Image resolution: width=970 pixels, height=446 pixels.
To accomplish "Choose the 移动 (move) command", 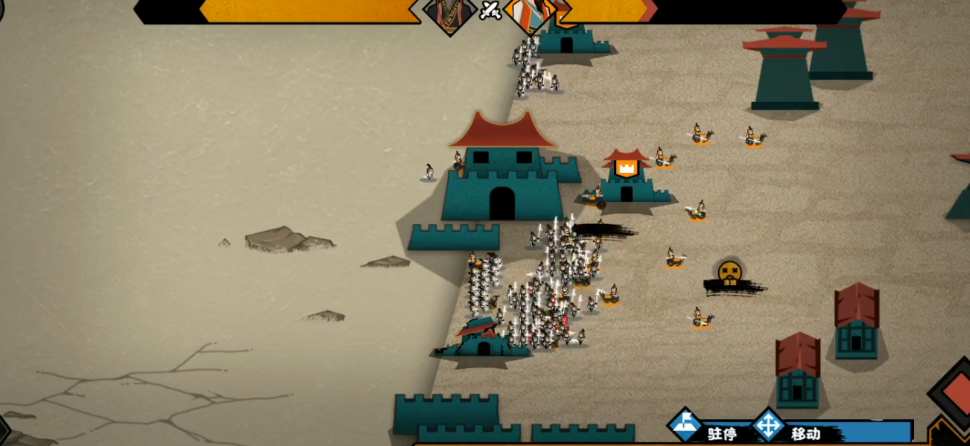I will 790,430.
